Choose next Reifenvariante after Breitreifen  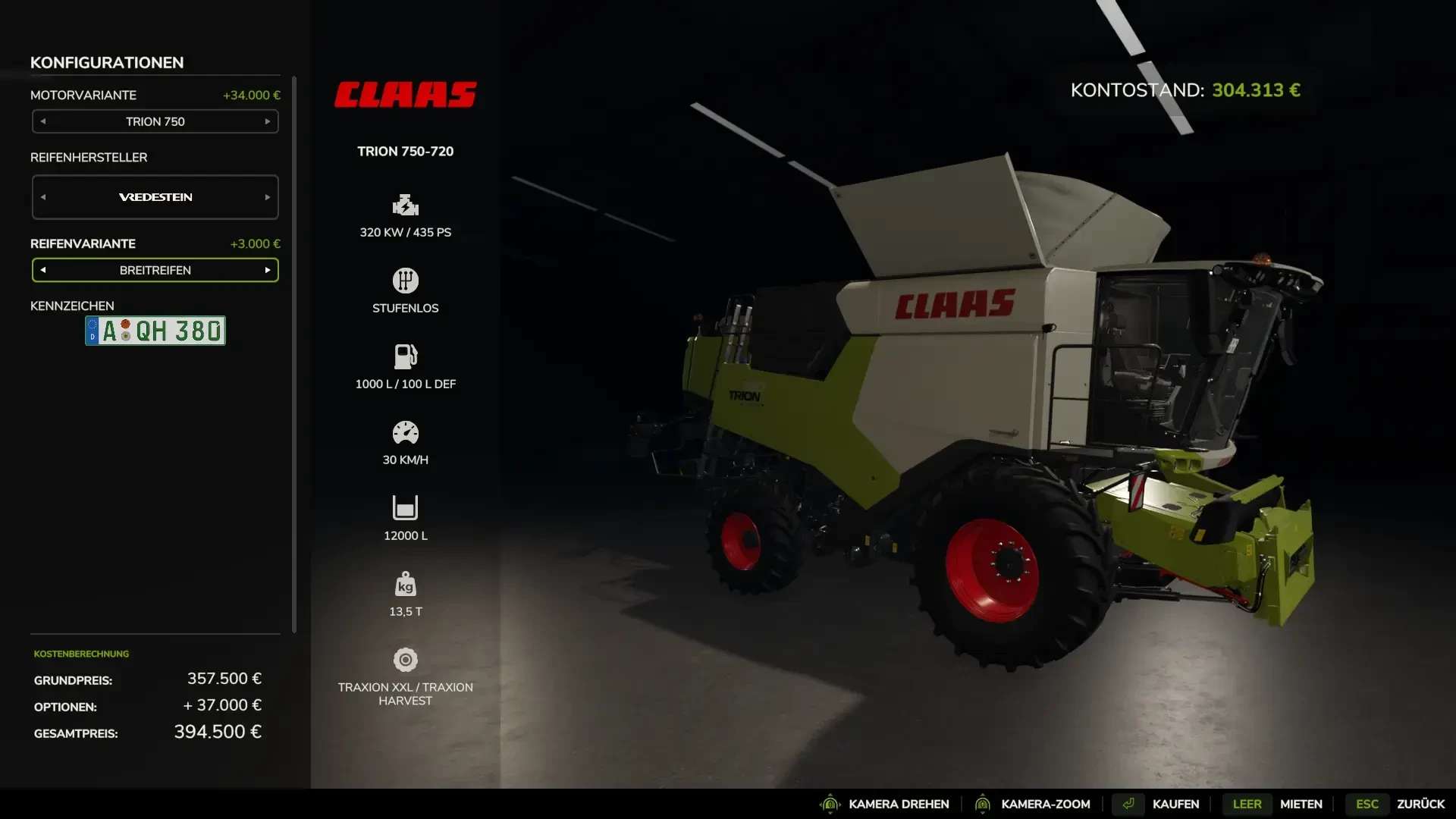tap(268, 270)
